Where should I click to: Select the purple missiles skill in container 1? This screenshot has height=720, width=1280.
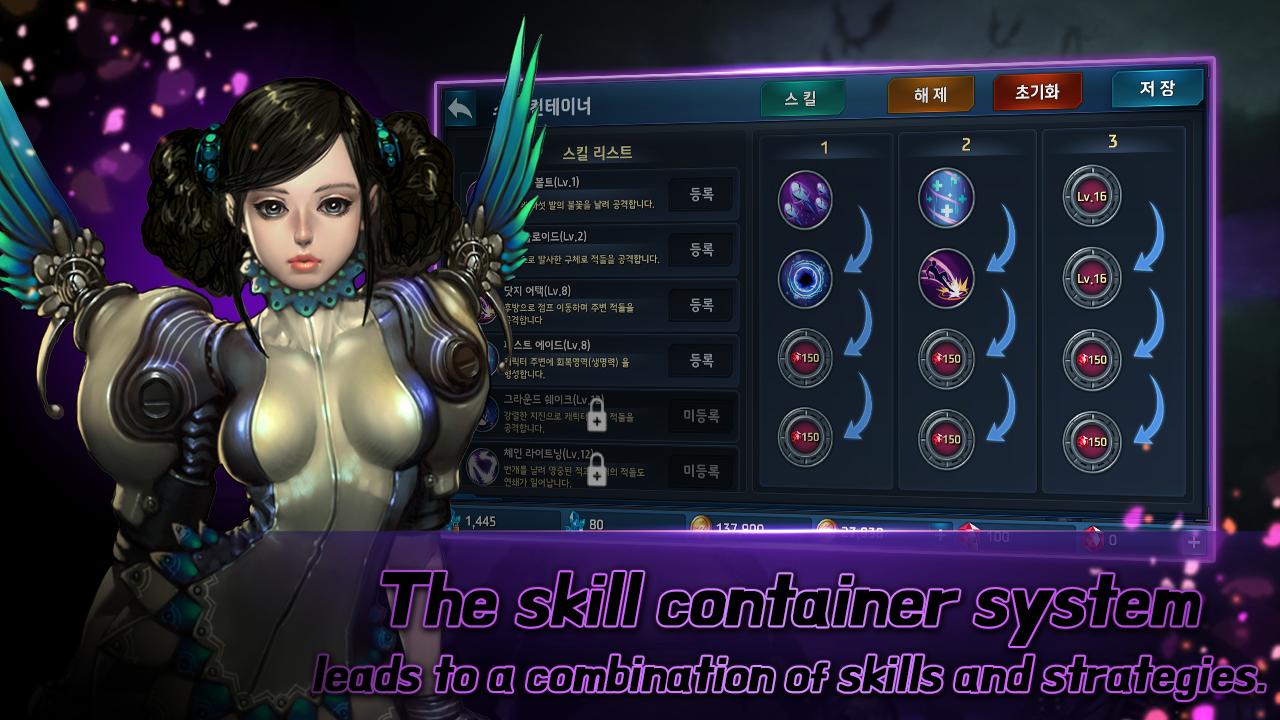(x=806, y=199)
